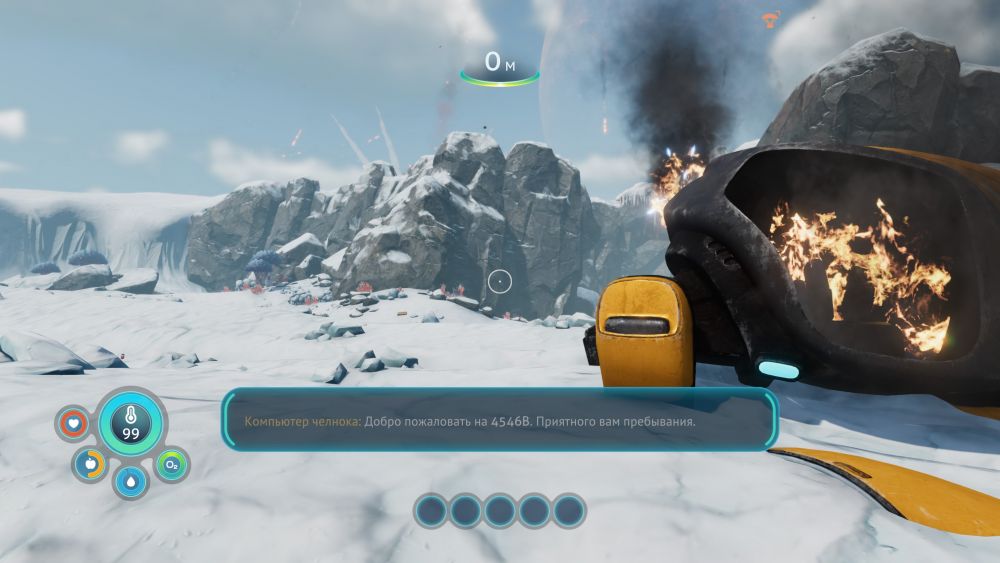Click the heart health icon
1000x563 pixels.
(73, 424)
